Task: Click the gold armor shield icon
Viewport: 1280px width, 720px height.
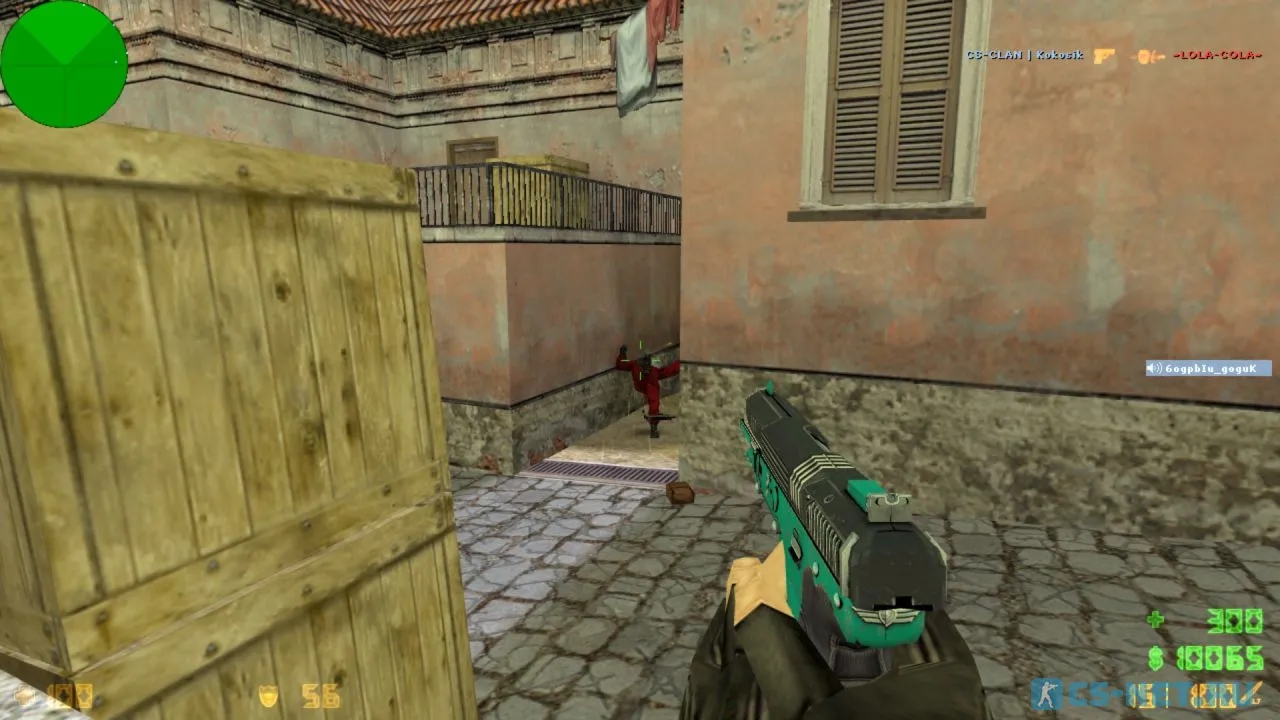Action: [267, 694]
